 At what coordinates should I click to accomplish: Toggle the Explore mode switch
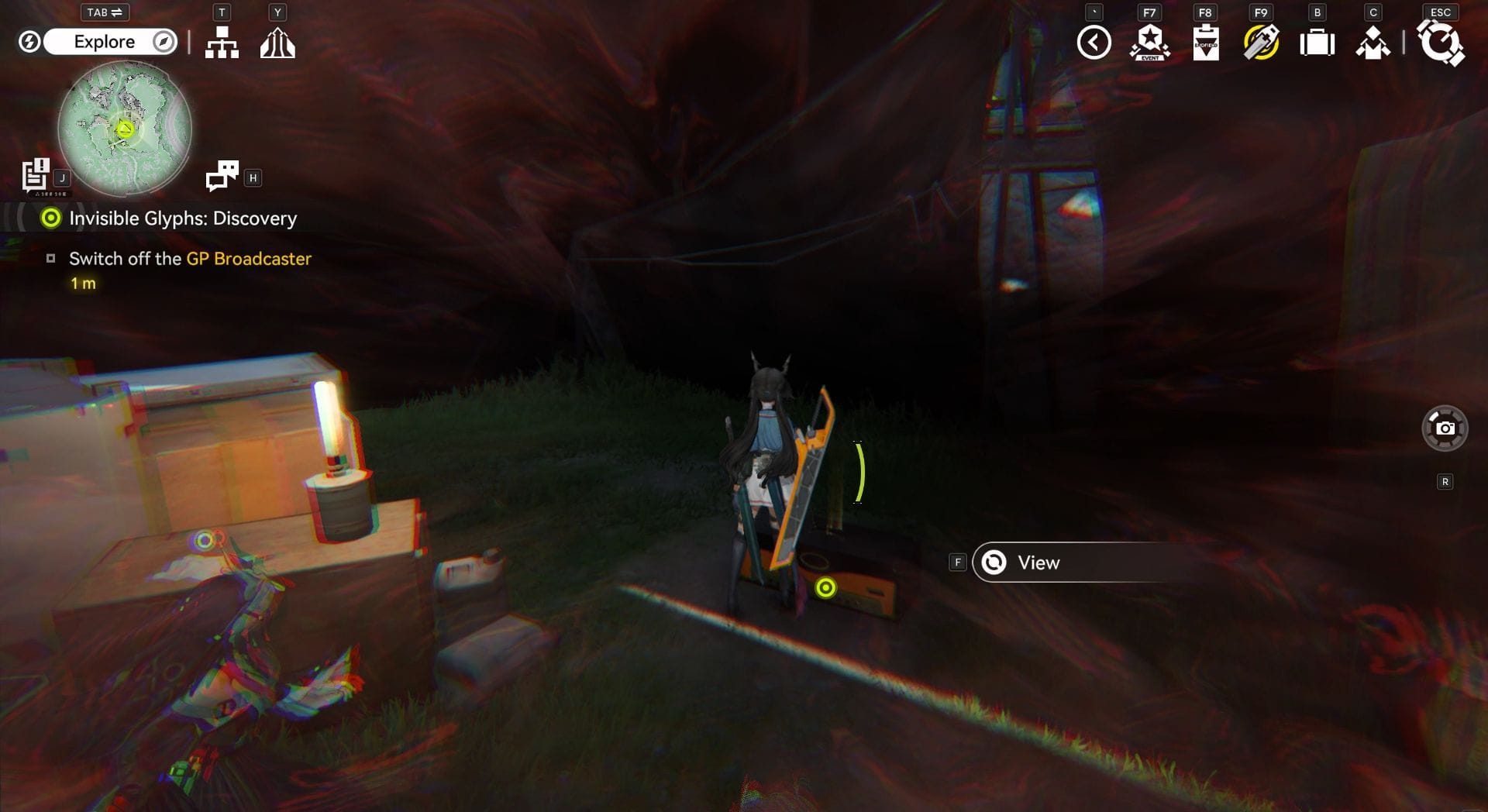(x=103, y=42)
